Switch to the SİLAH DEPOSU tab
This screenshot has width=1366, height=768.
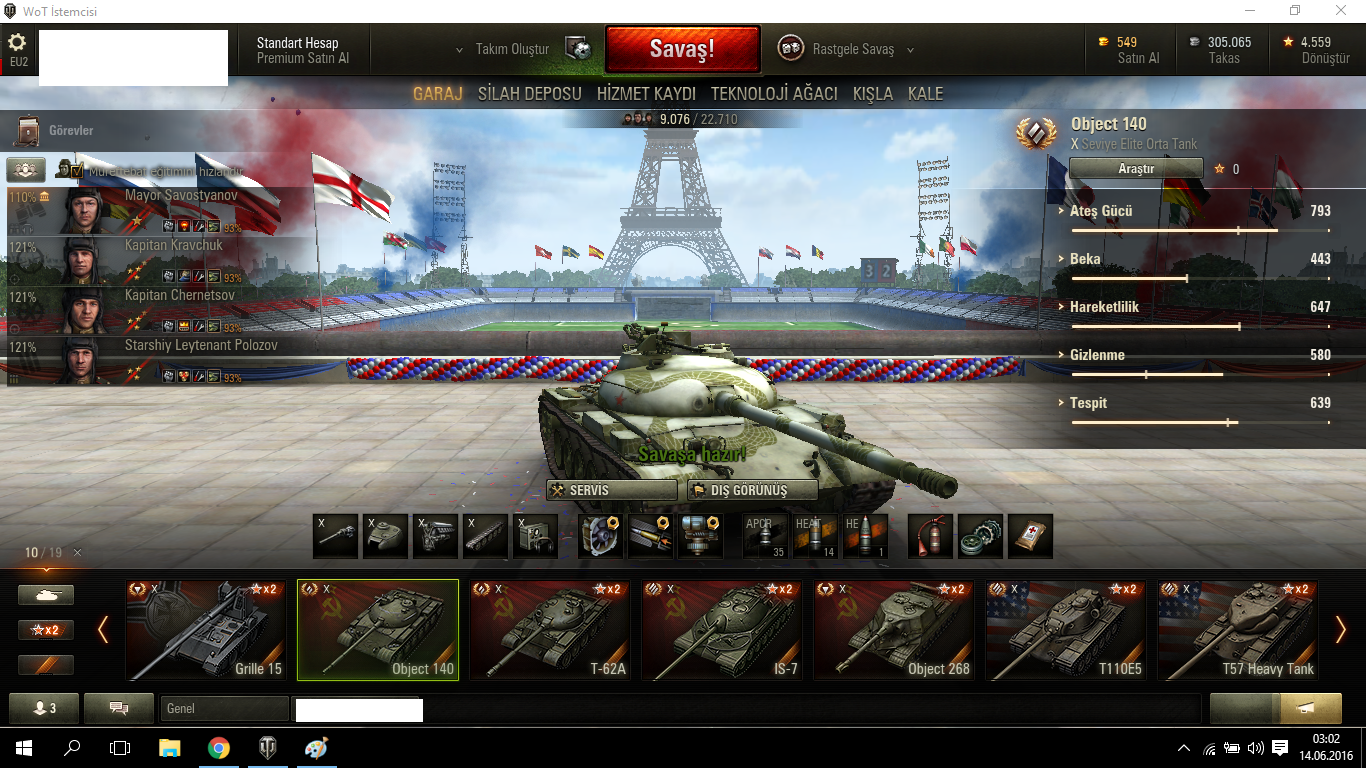coord(529,94)
